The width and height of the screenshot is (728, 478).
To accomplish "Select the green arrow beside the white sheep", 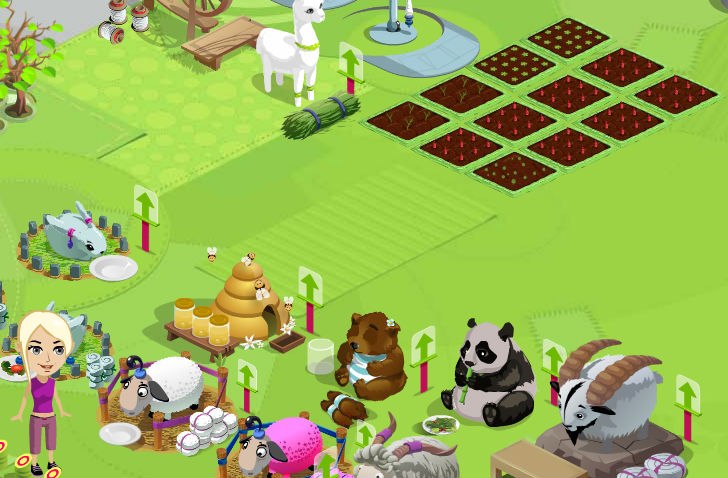I will pyautogui.click(x=247, y=378).
